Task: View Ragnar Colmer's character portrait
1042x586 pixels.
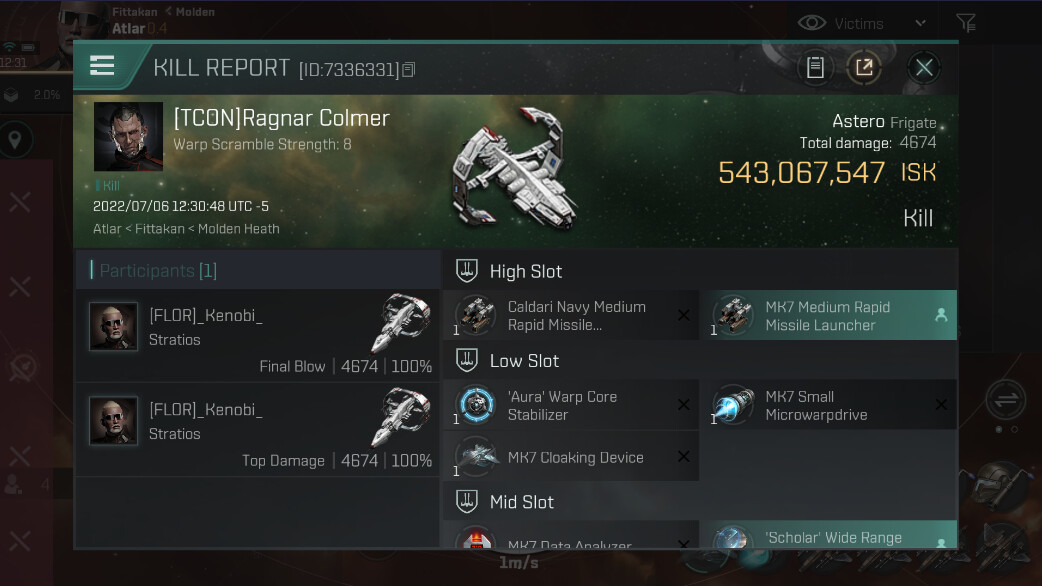Action: tap(128, 136)
